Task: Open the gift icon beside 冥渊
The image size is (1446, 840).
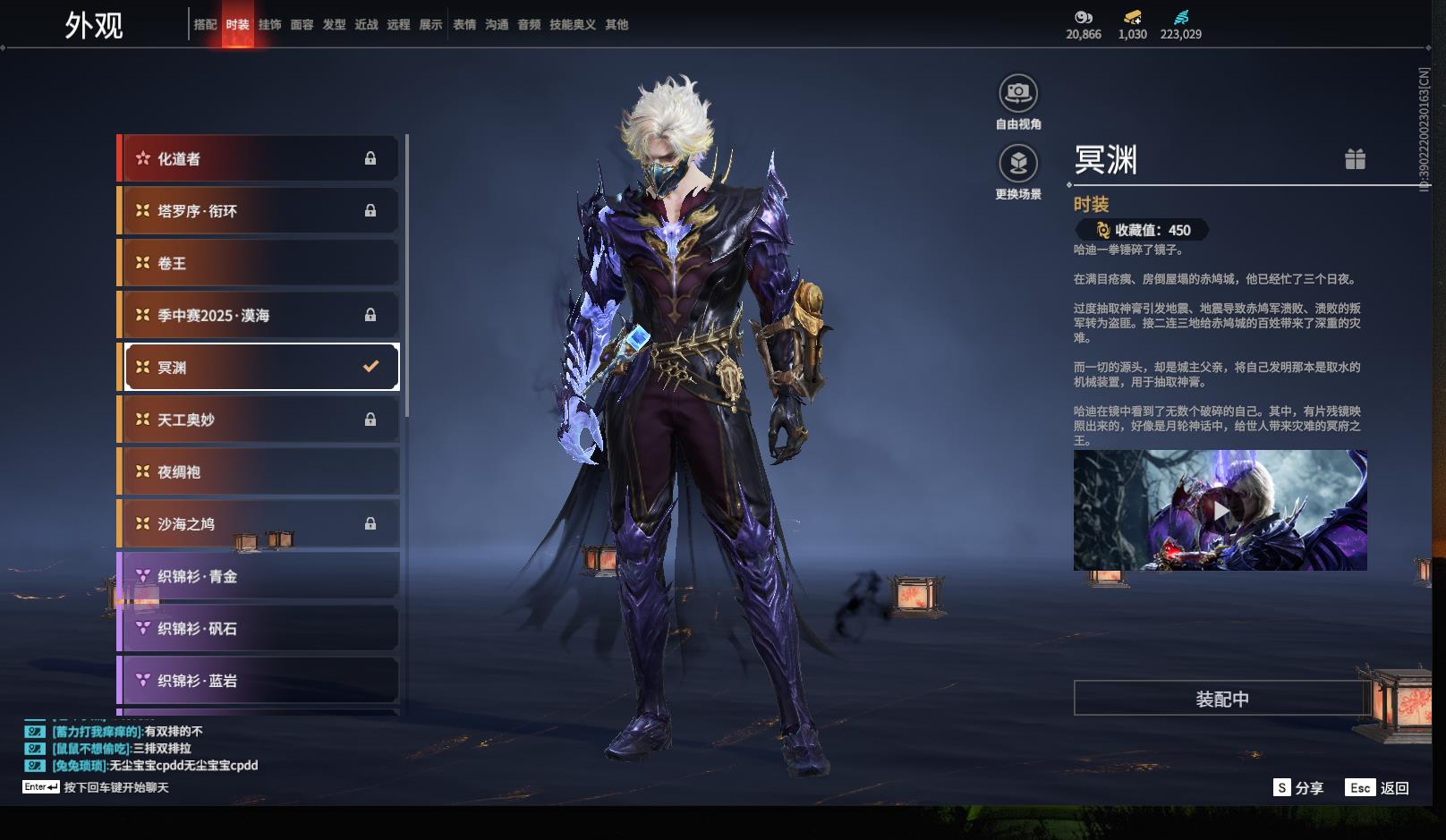Action: (x=1355, y=159)
